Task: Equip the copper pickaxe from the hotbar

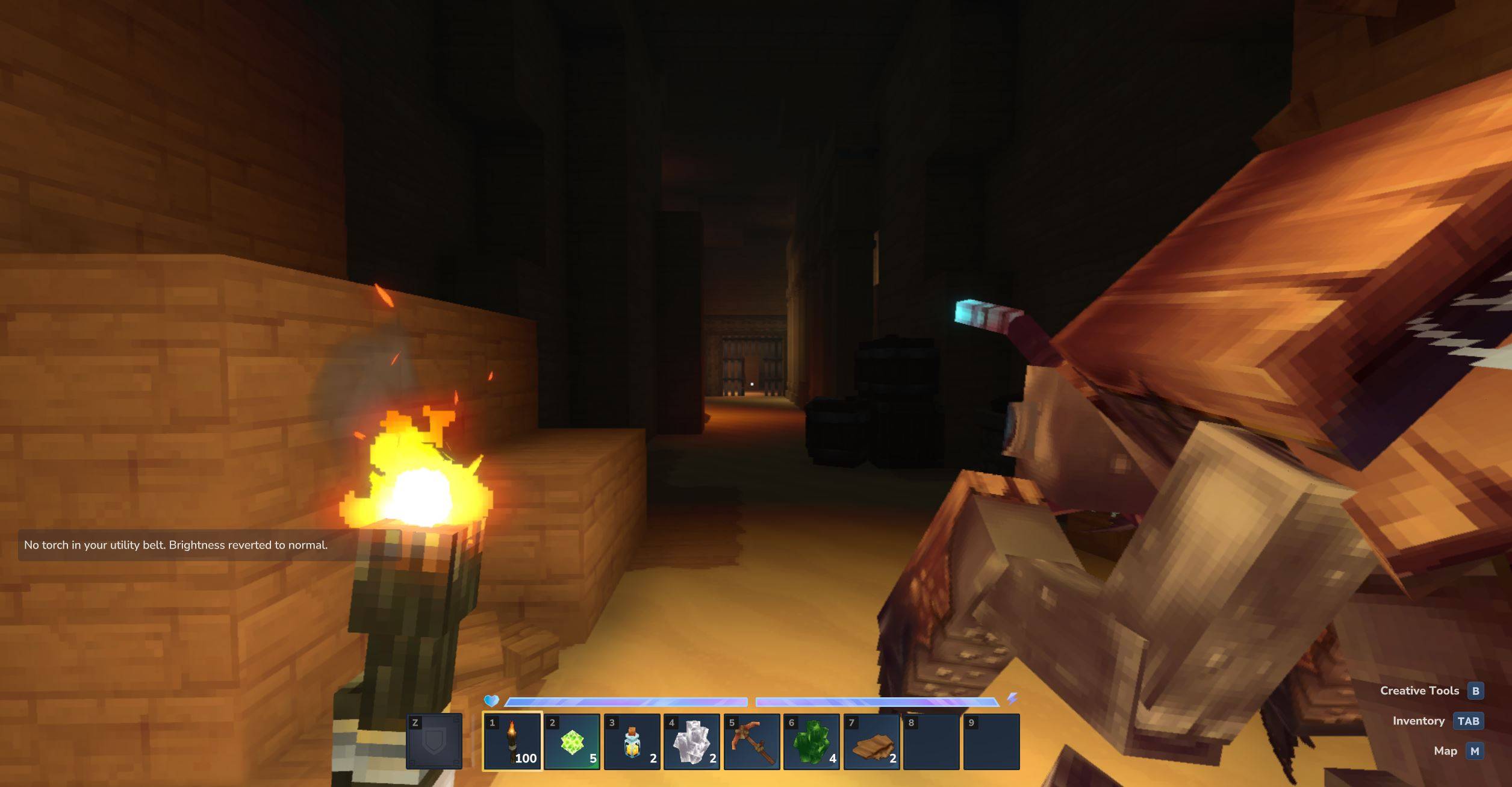Action: (751, 741)
